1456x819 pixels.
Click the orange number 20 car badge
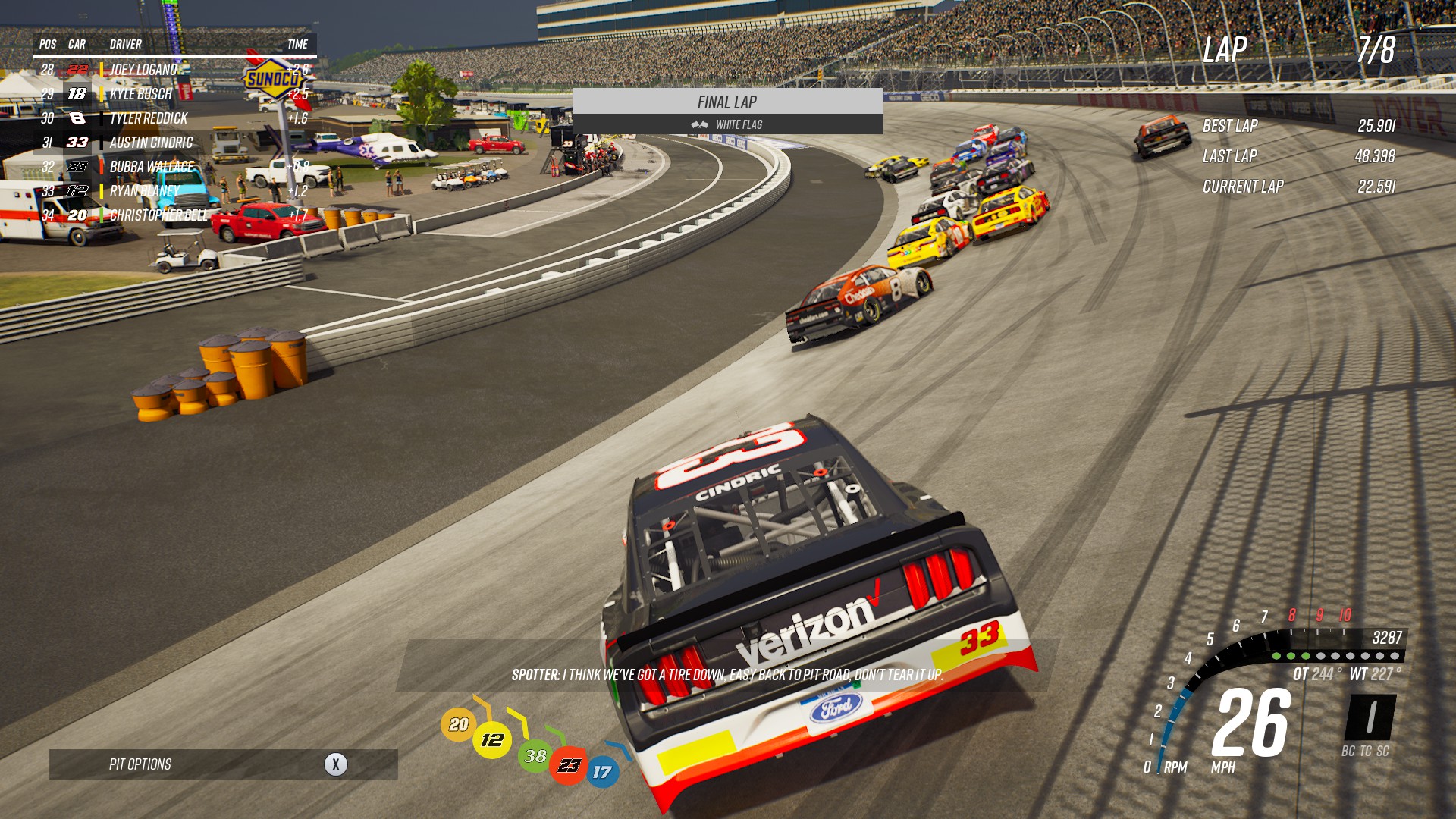(459, 724)
